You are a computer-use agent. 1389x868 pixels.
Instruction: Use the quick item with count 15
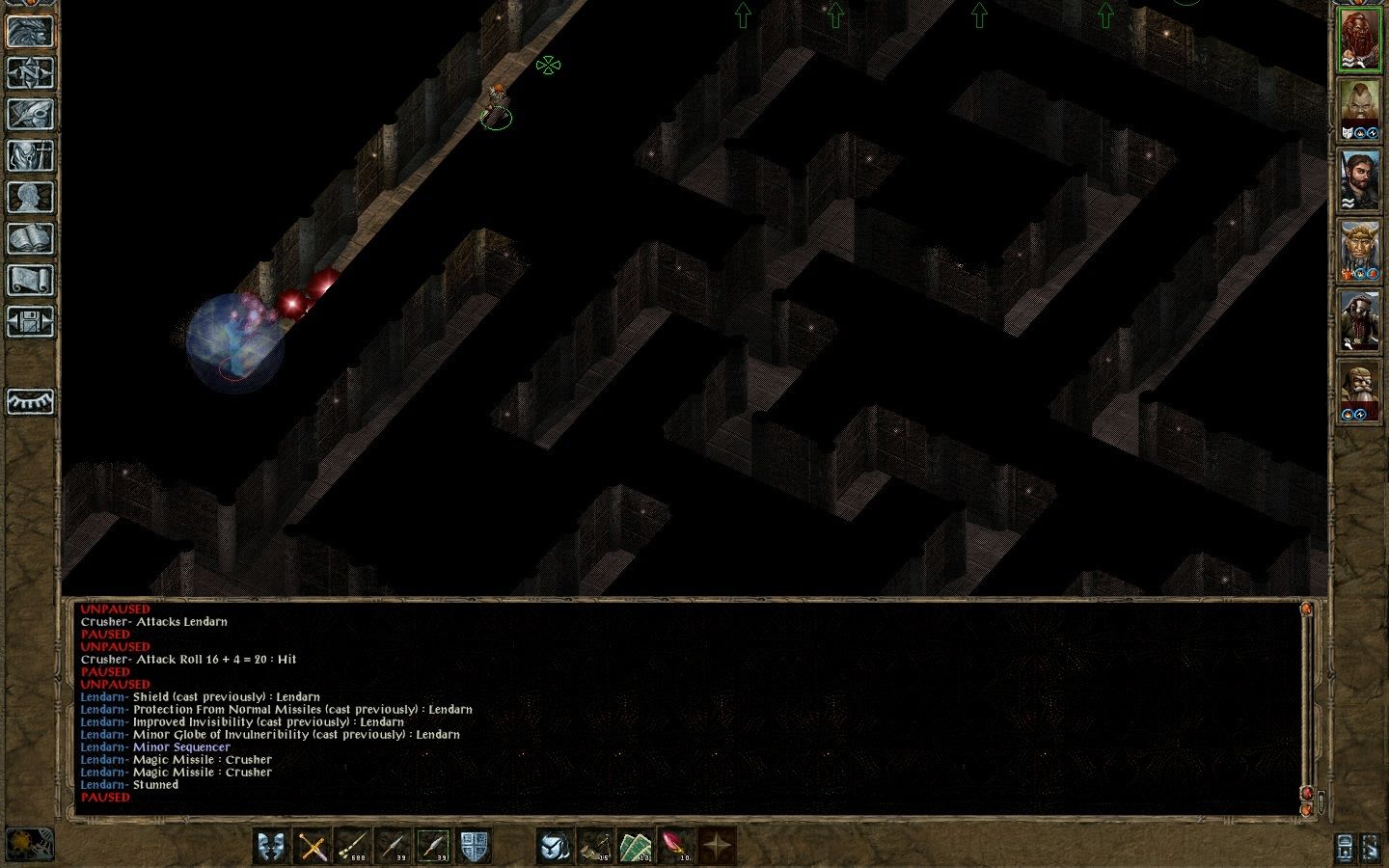pyautogui.click(x=595, y=846)
